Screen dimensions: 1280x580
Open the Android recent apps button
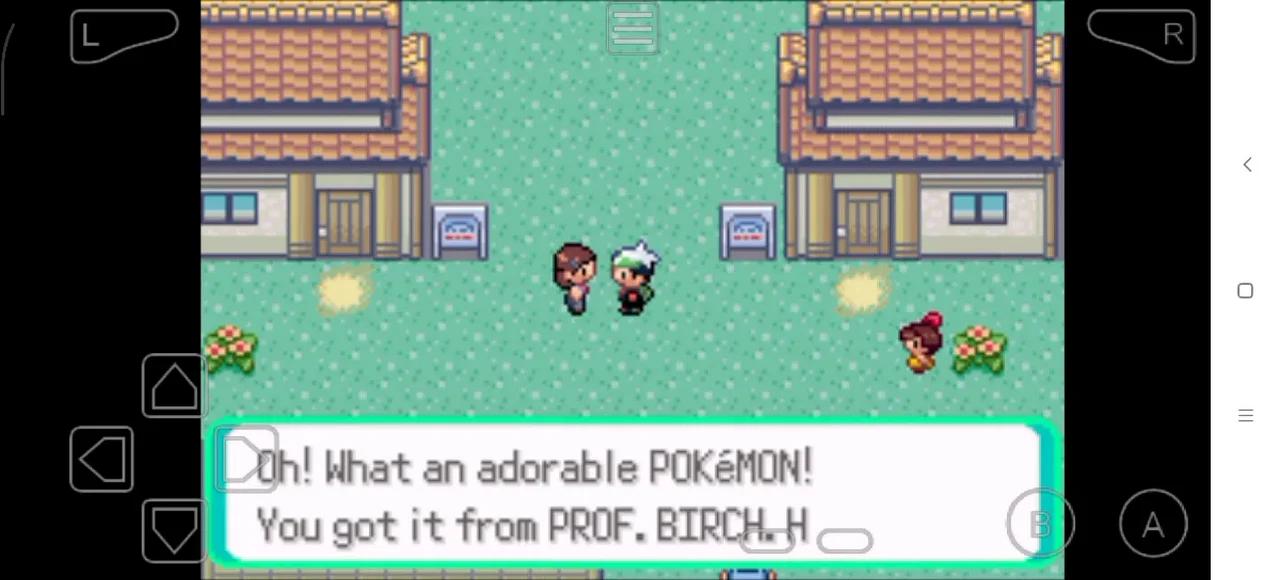[1245, 416]
